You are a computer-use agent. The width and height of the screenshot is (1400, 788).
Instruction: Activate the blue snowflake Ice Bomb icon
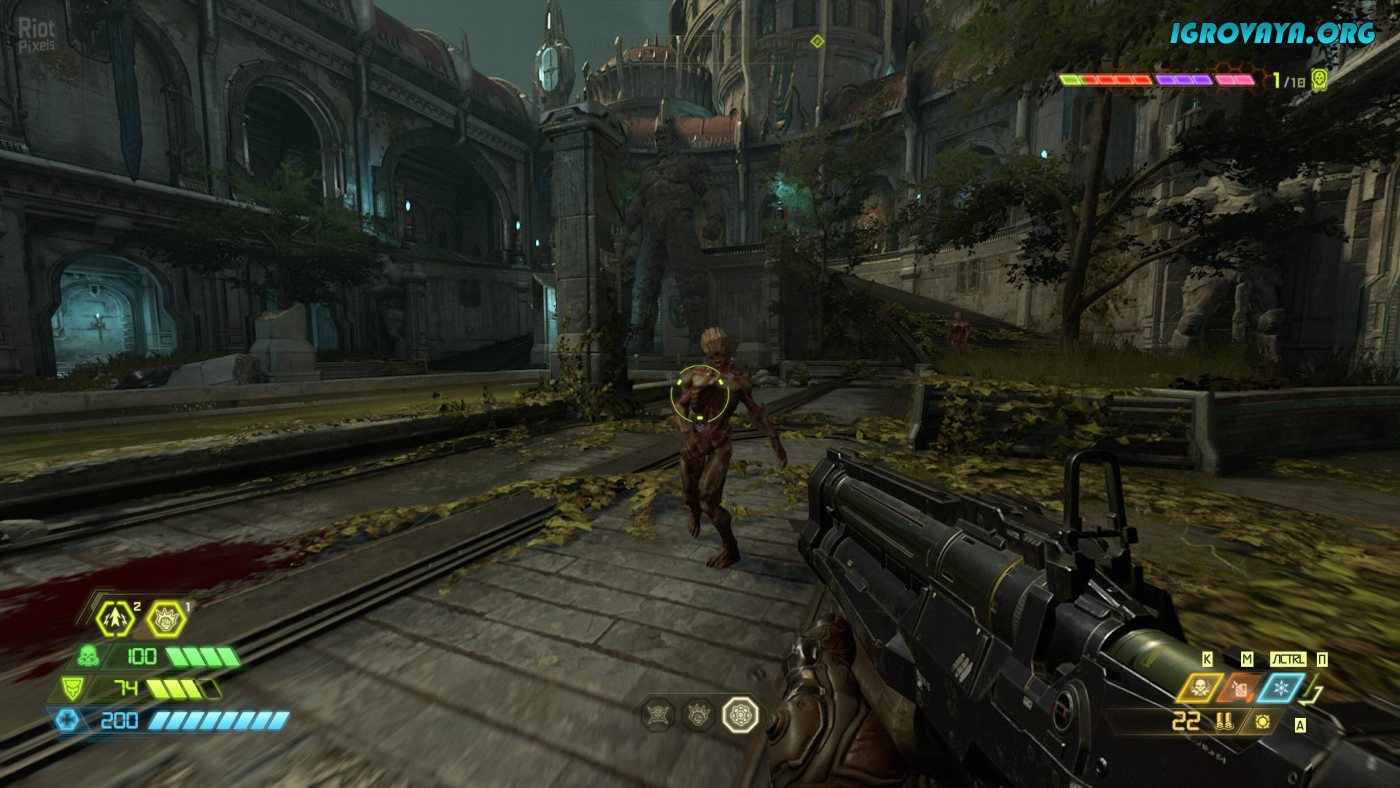click(x=1281, y=688)
